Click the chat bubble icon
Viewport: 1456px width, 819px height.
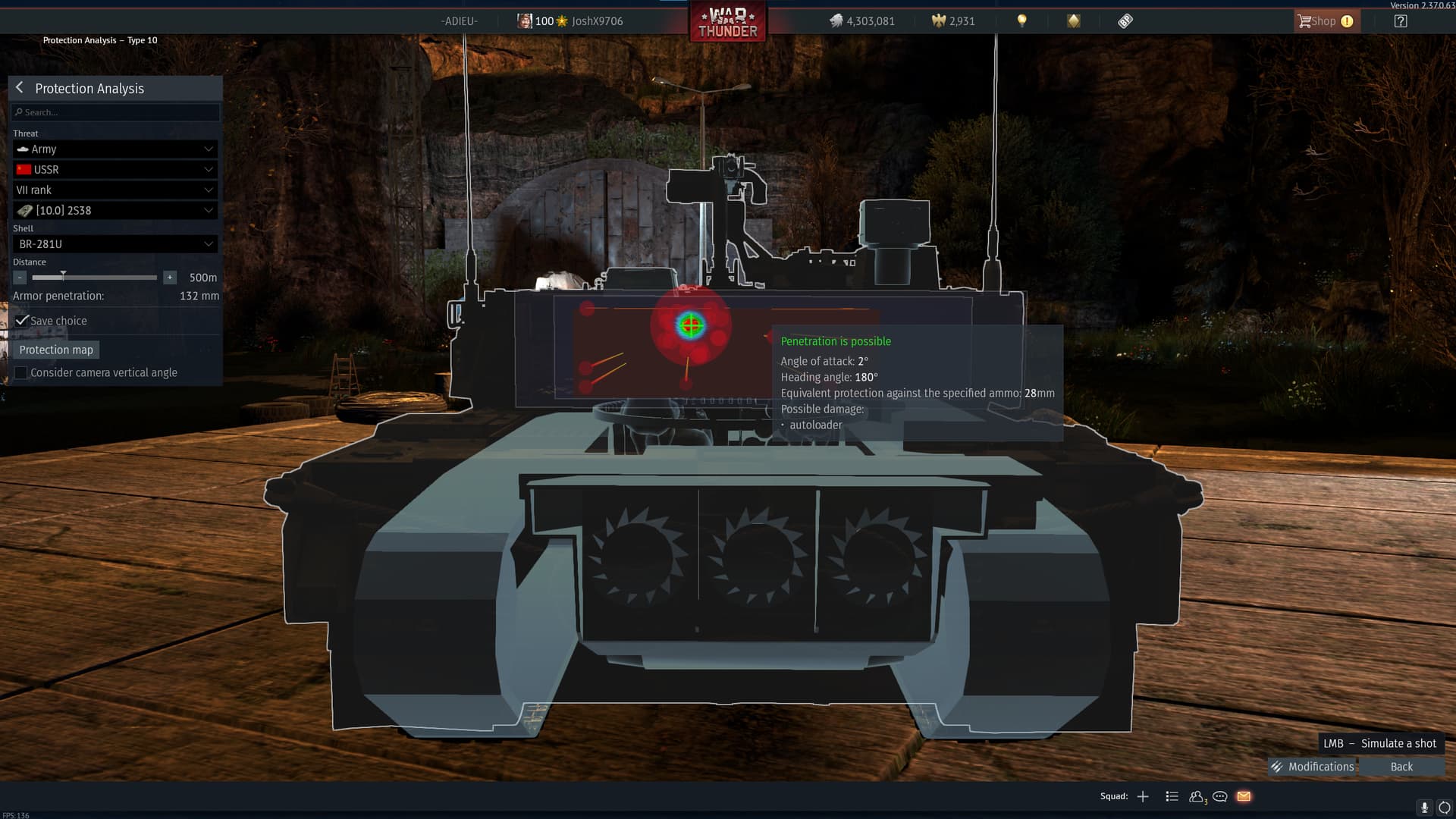coord(1219,796)
